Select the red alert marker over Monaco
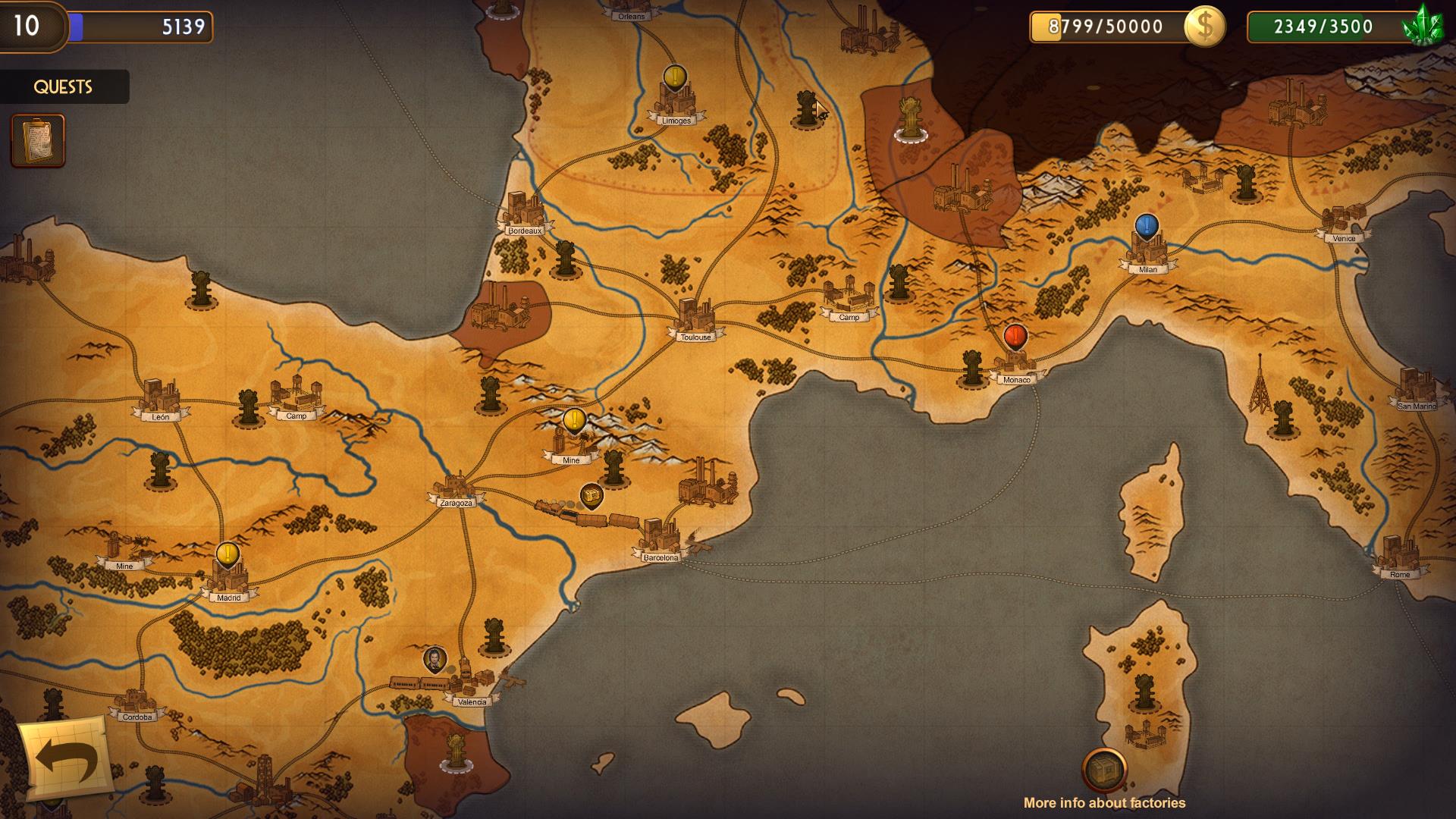The image size is (1456, 819). point(1015,336)
